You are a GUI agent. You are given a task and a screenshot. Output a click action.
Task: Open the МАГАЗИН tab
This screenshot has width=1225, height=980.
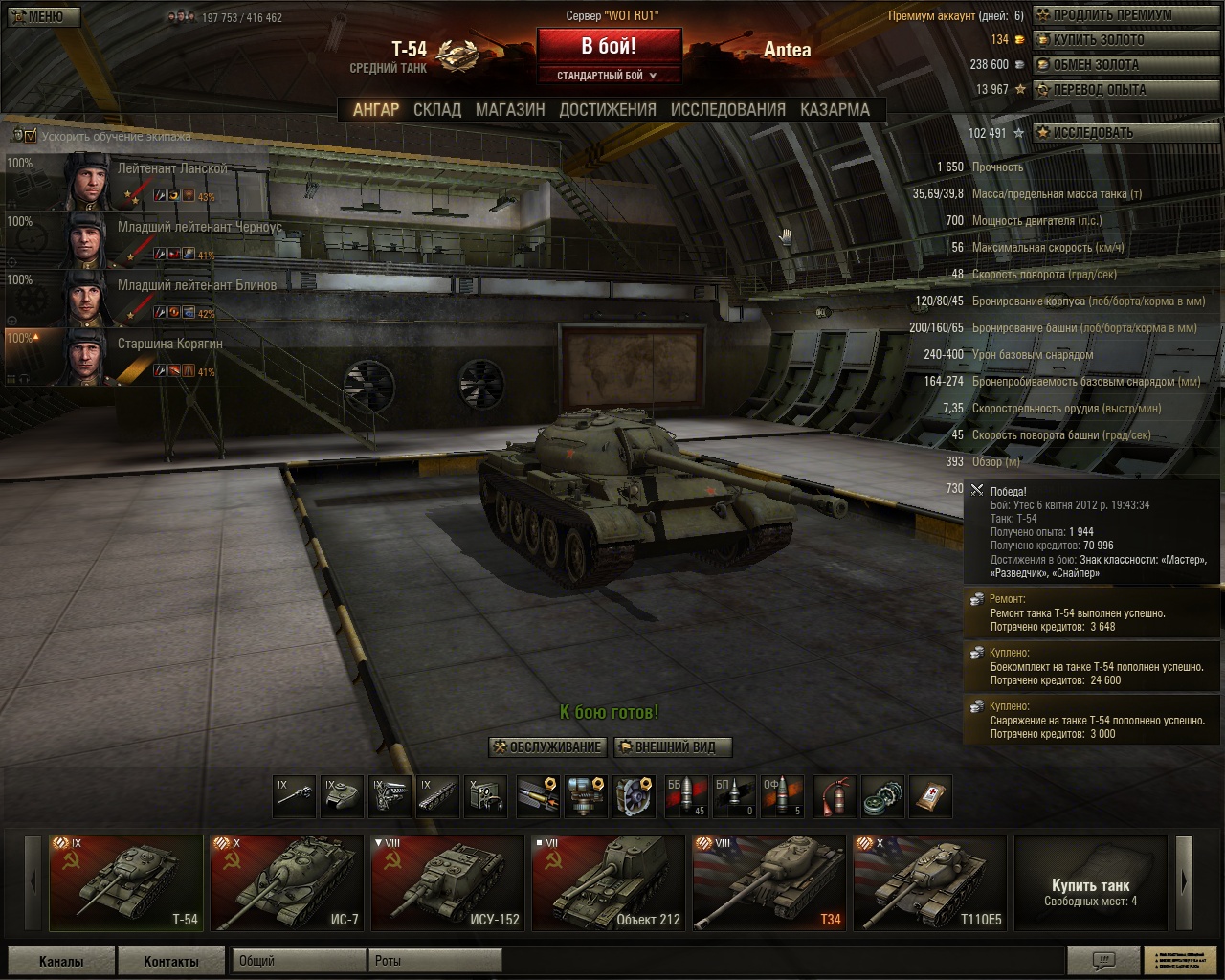click(x=510, y=109)
